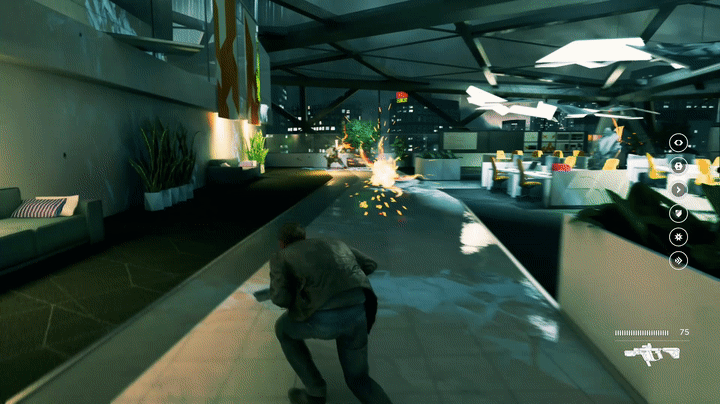This screenshot has width=720, height=404.
Task: Use the Time Blast burst ability icon
Action: 678,237
